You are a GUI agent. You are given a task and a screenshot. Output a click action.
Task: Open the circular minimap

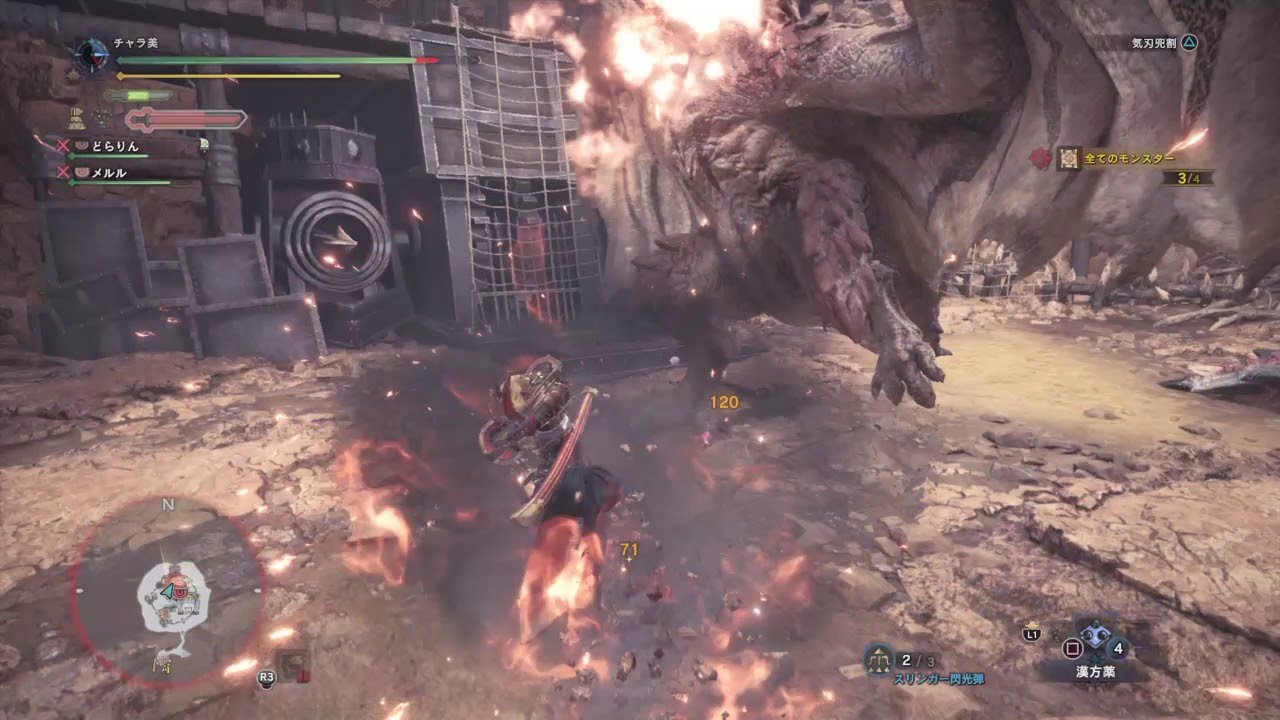168,592
